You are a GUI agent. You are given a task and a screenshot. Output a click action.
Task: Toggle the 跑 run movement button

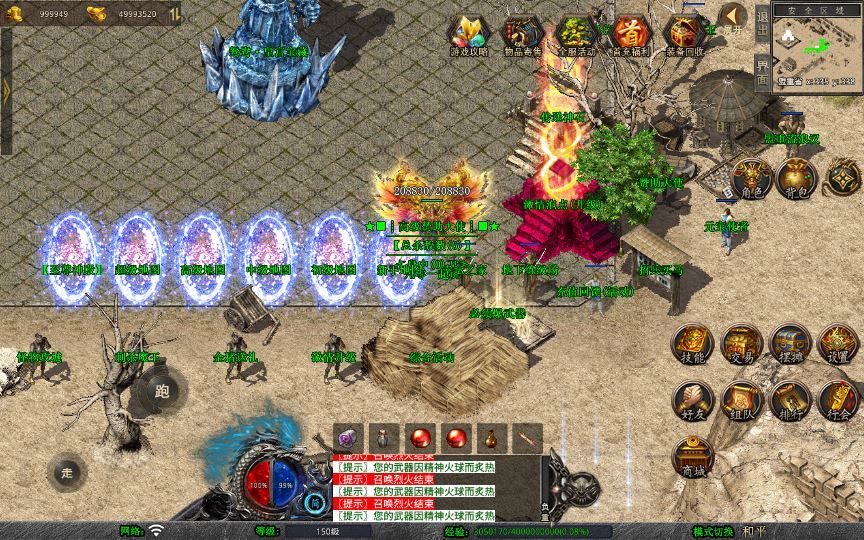tap(162, 390)
